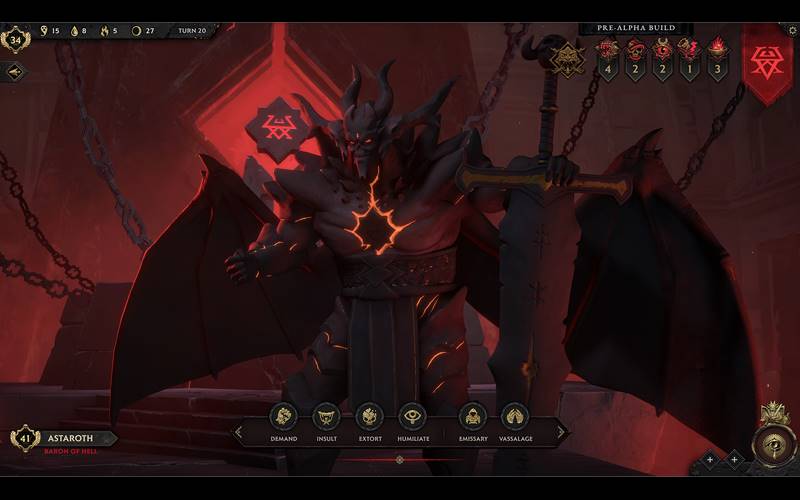Pick the Extort diplomacy option

370,417
